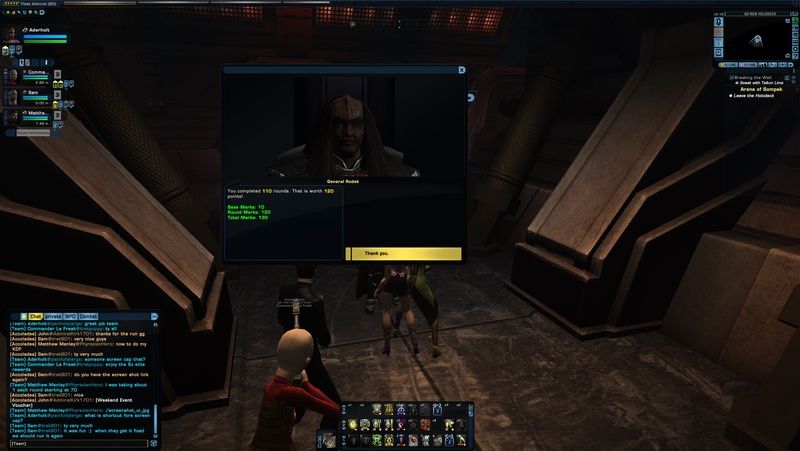Switch to the Chat tab

point(35,316)
